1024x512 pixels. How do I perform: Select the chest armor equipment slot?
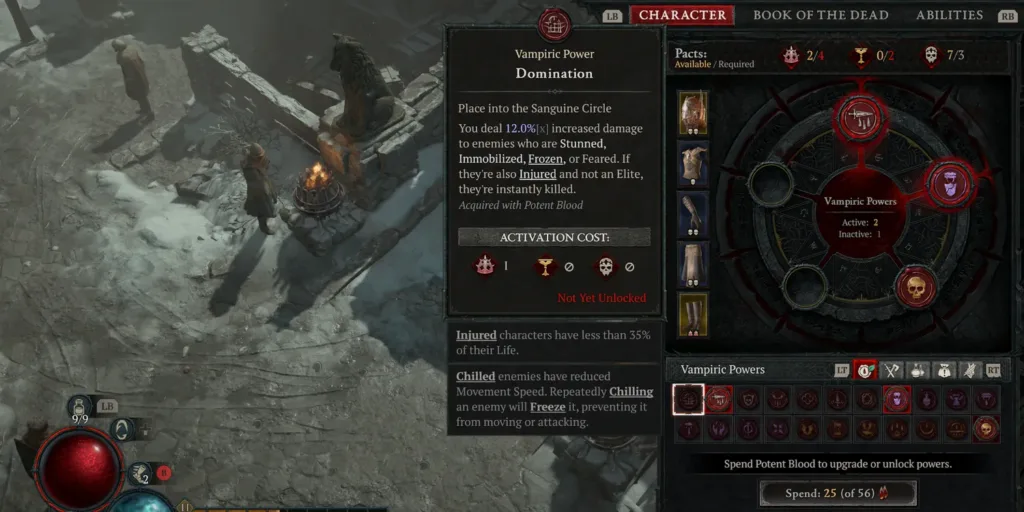coord(693,164)
